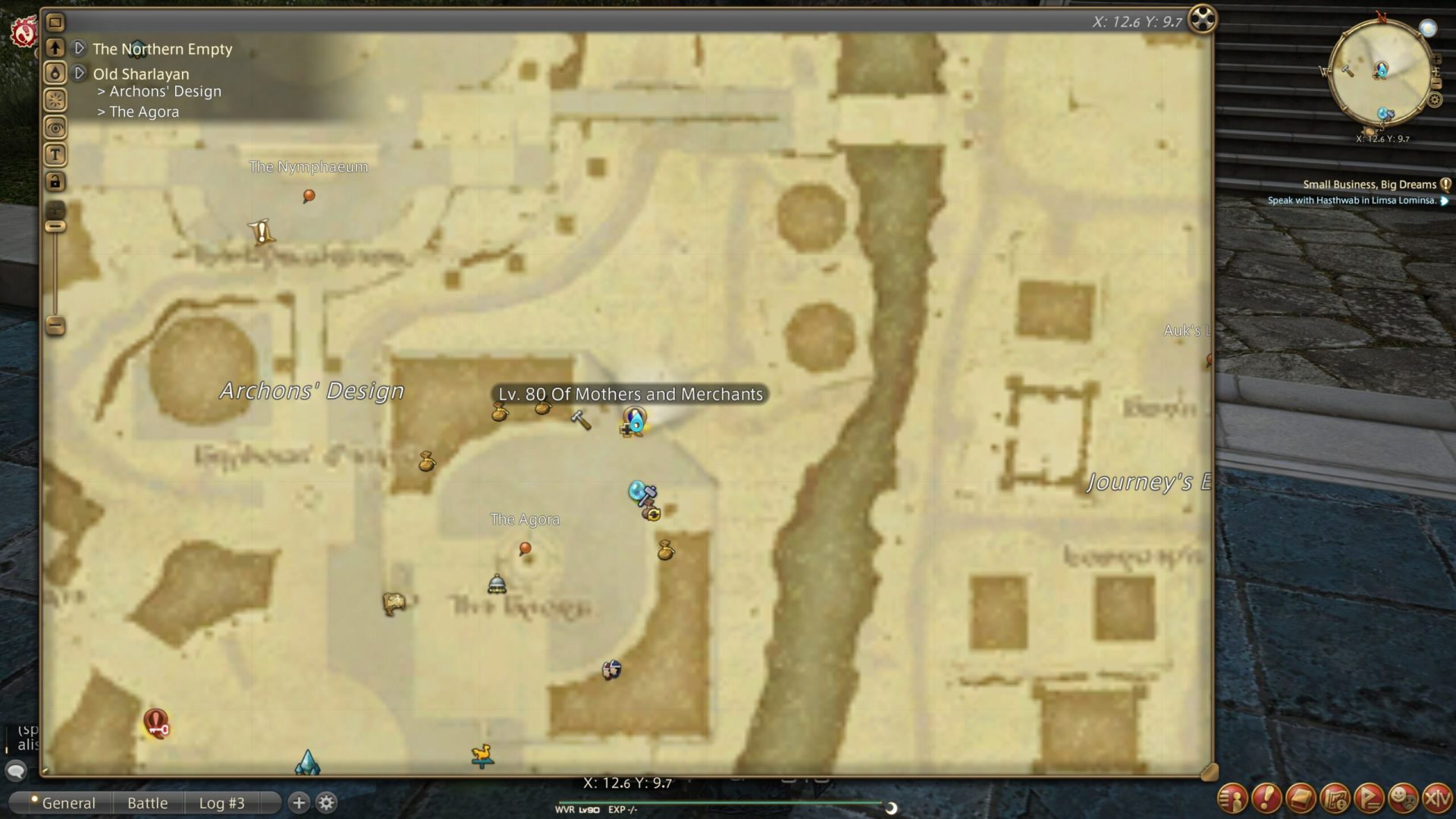Open the chat log settings gear
This screenshot has height=819, width=1456.
tap(325, 801)
